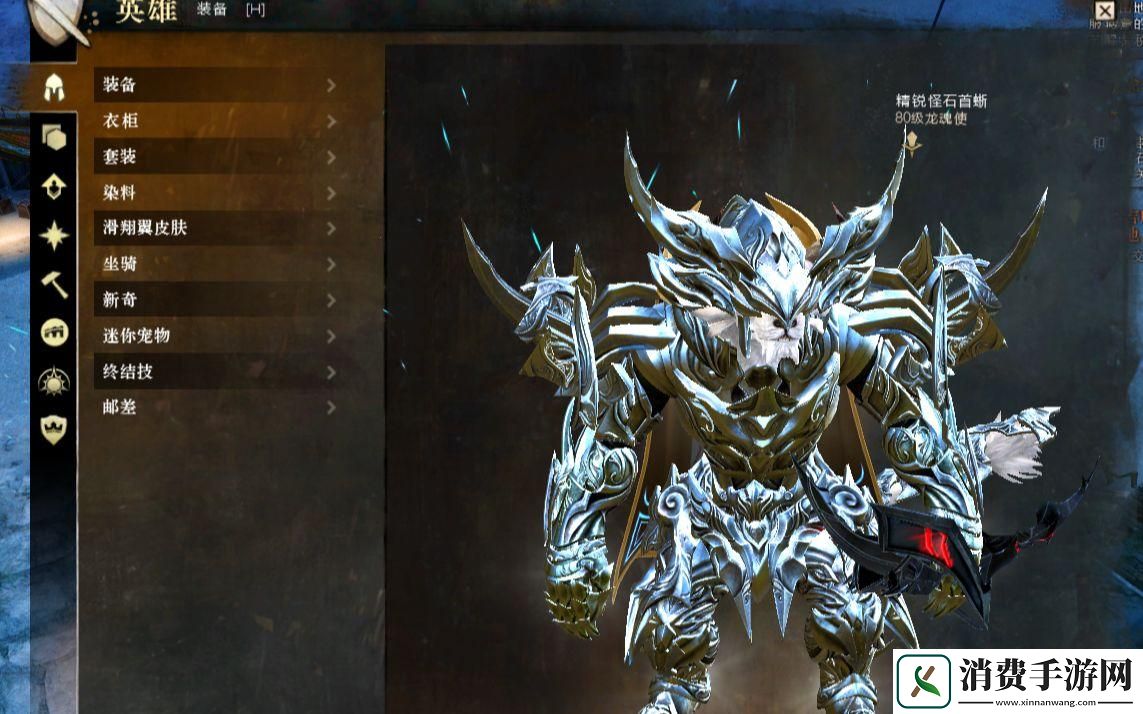1143x714 pixels.
Task: Choose the 终结技 finishers entry
Action: (x=216, y=372)
